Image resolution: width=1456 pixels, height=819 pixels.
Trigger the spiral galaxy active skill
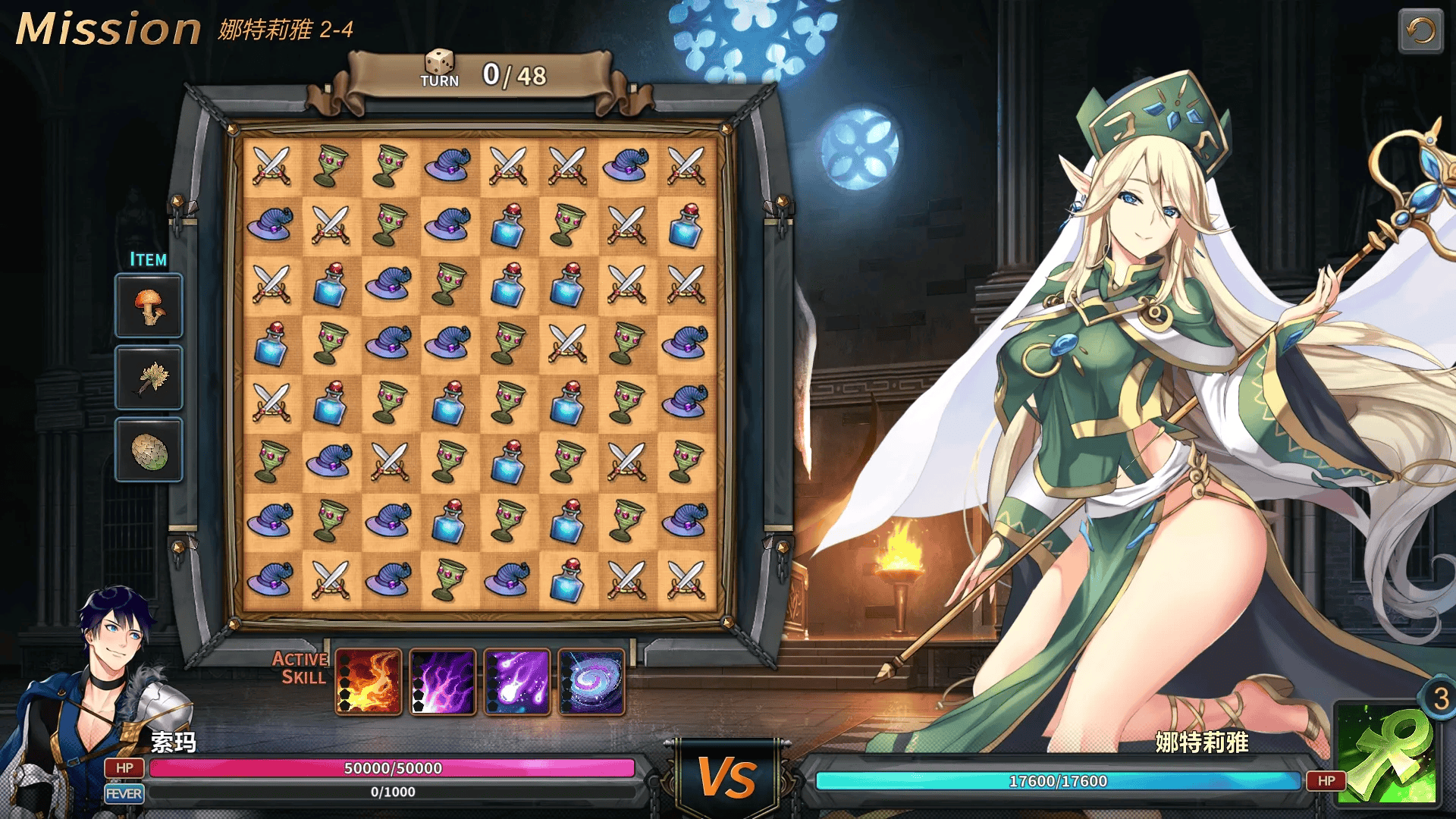(591, 682)
